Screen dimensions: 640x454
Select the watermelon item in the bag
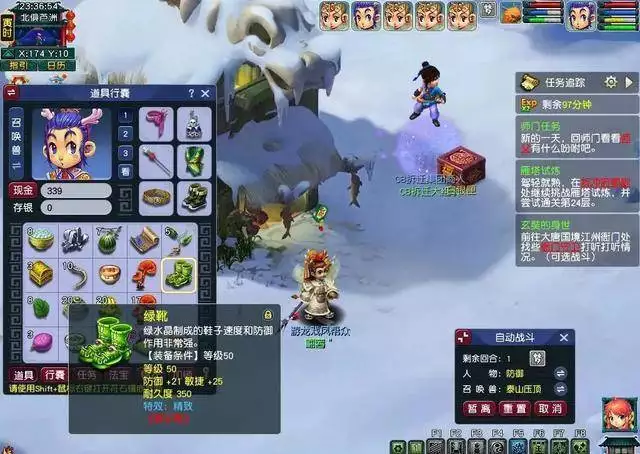109,241
